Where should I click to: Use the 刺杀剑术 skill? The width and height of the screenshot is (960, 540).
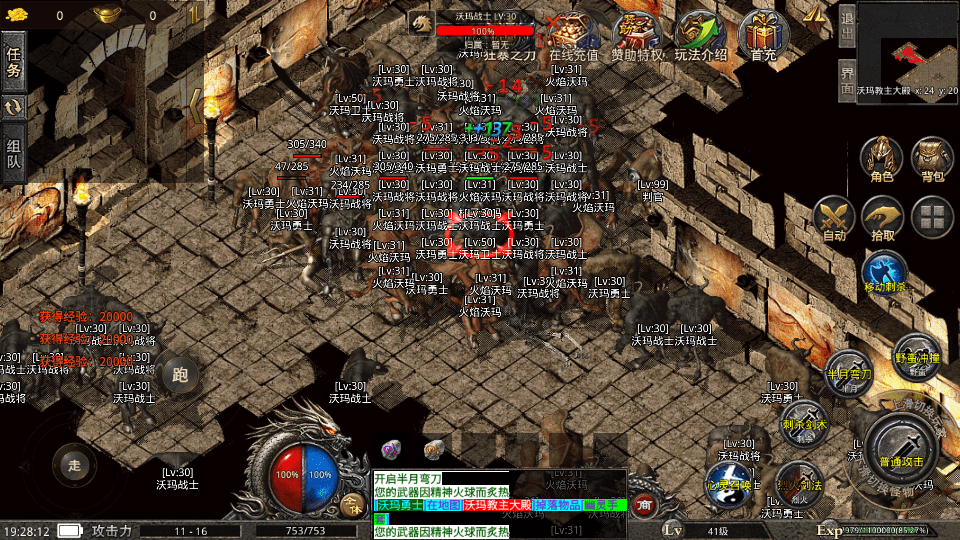(x=803, y=422)
